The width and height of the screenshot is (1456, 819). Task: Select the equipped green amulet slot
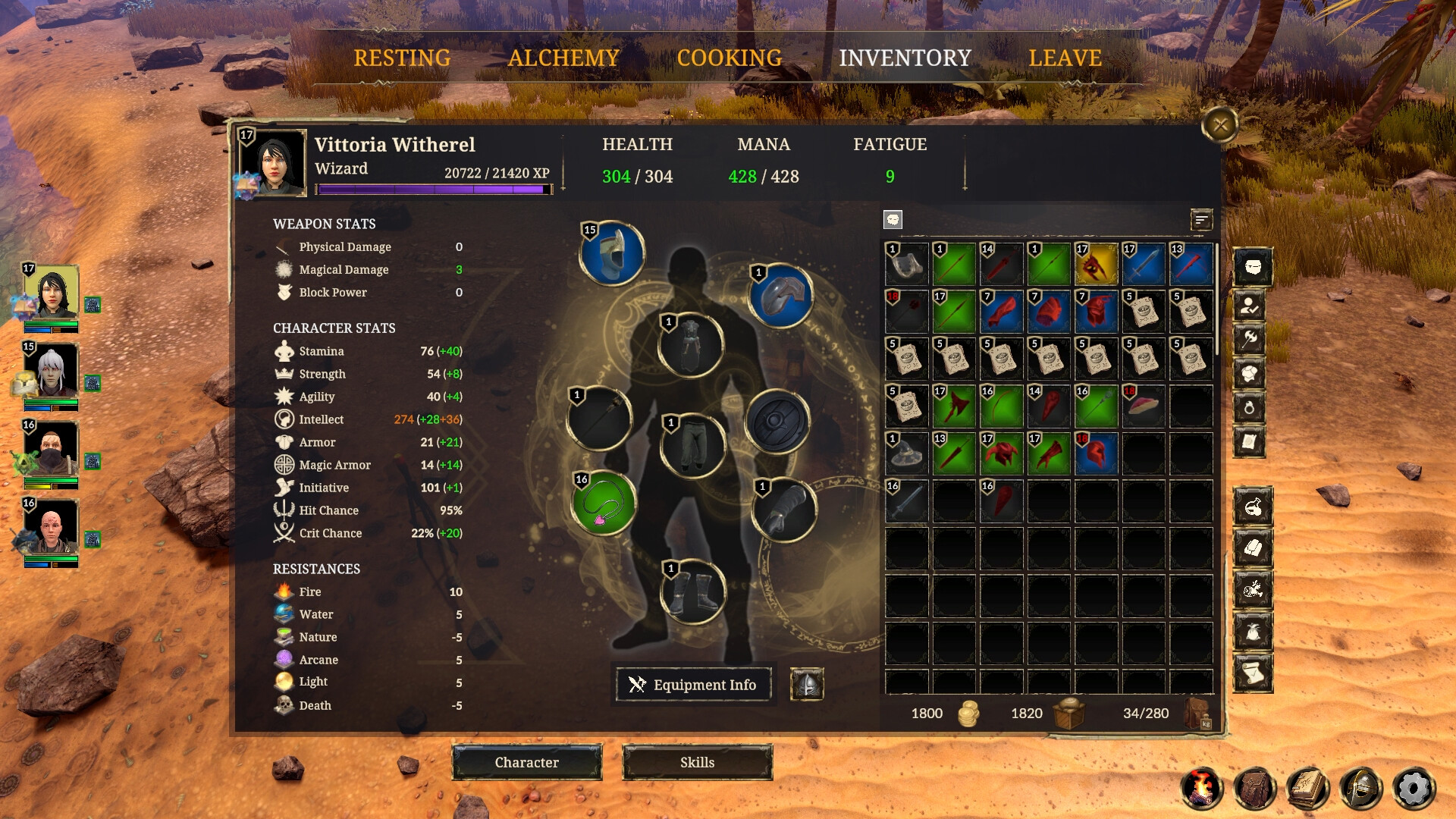(x=604, y=503)
